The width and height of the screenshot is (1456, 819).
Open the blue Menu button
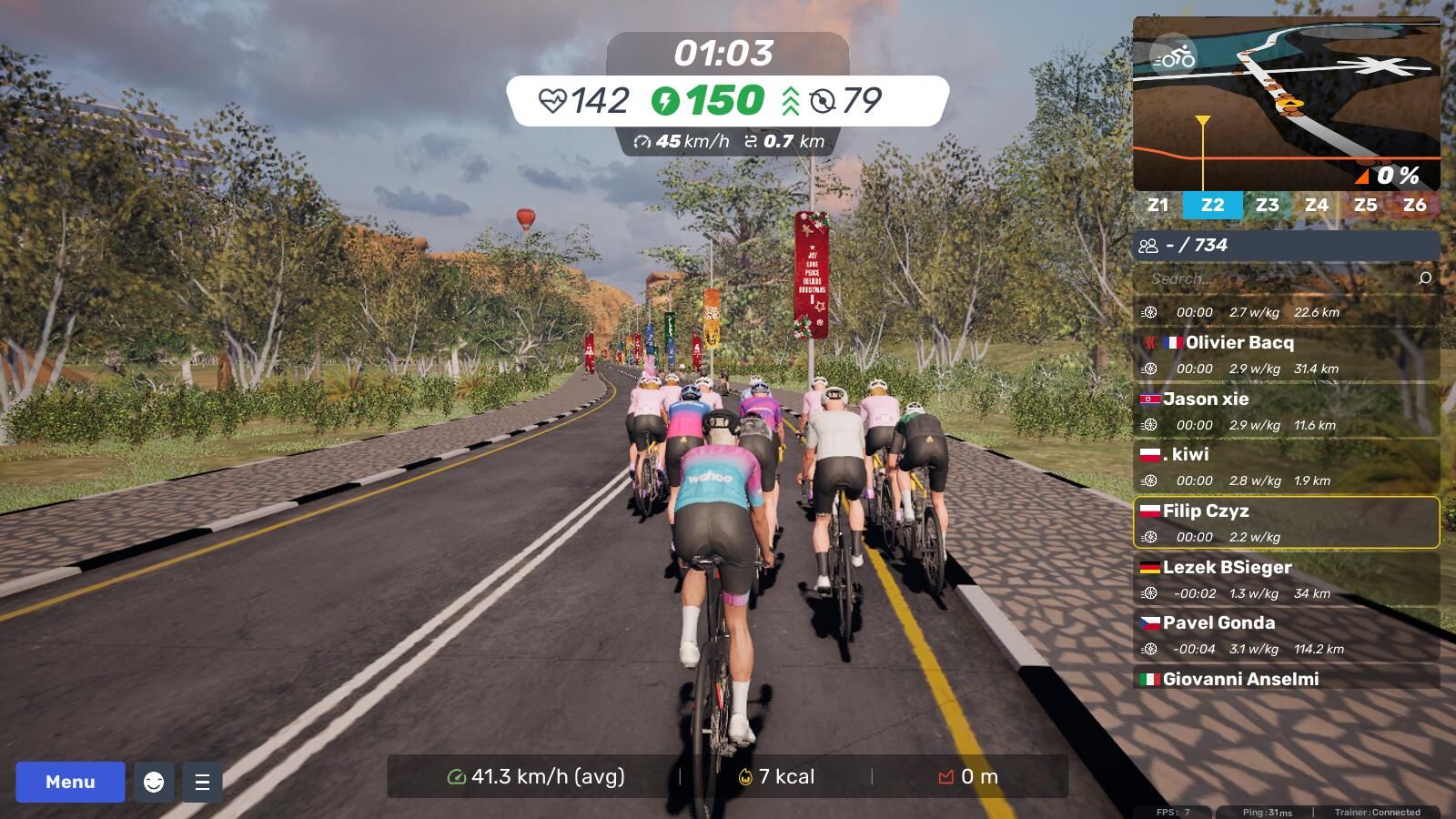pos(70,782)
